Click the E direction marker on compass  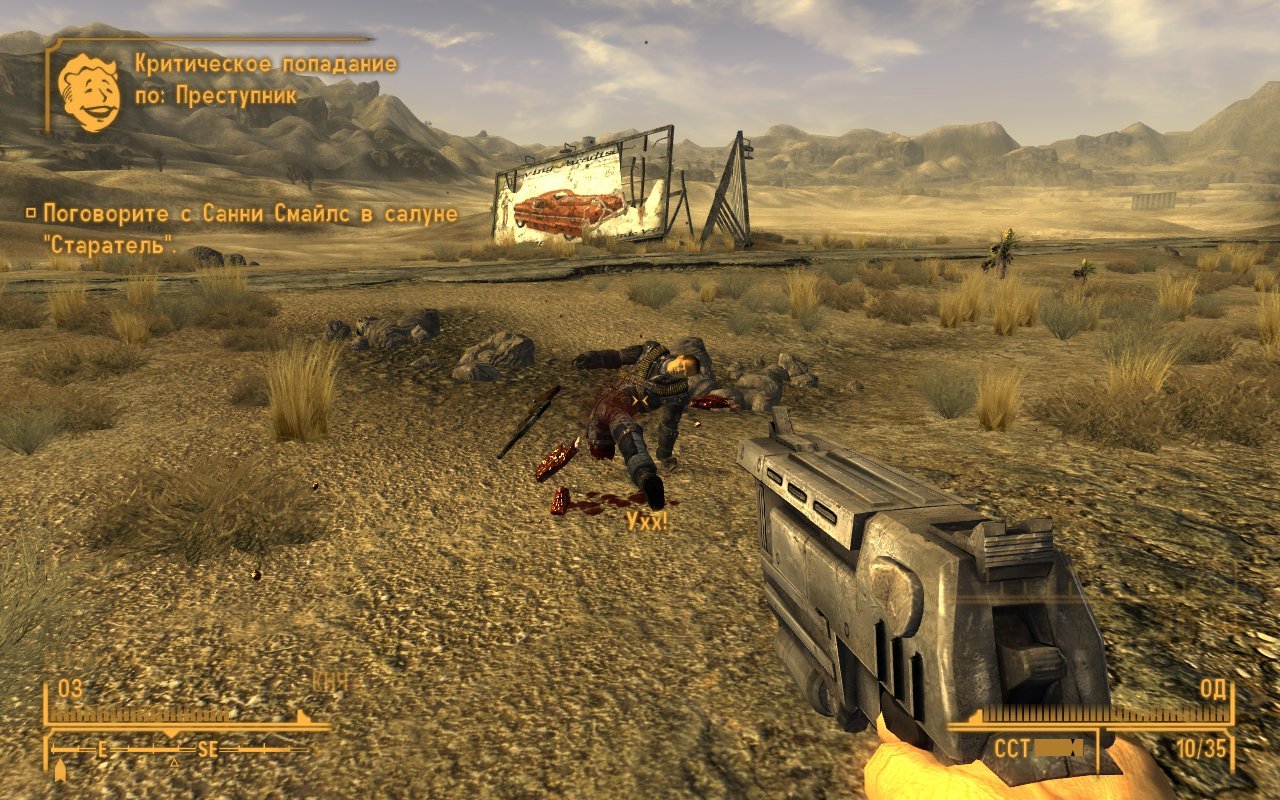[101, 748]
